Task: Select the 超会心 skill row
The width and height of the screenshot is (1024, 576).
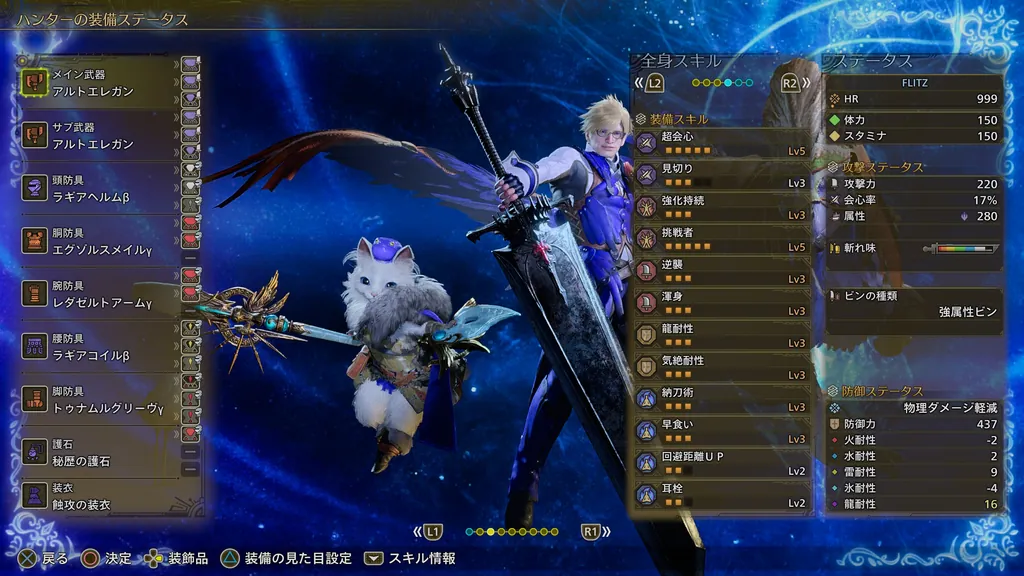Action: coord(722,142)
